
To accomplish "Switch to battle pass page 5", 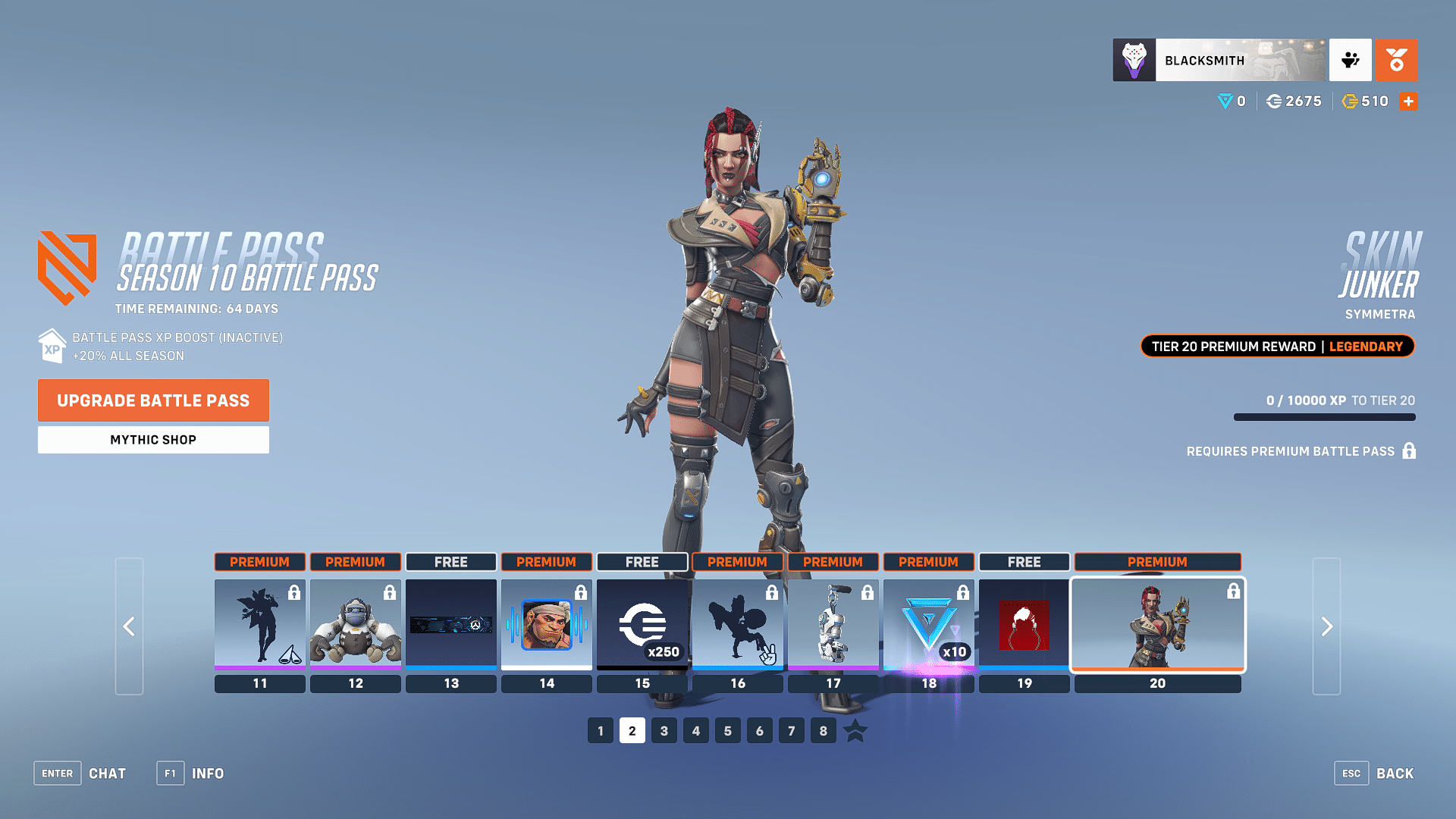I will point(727,730).
